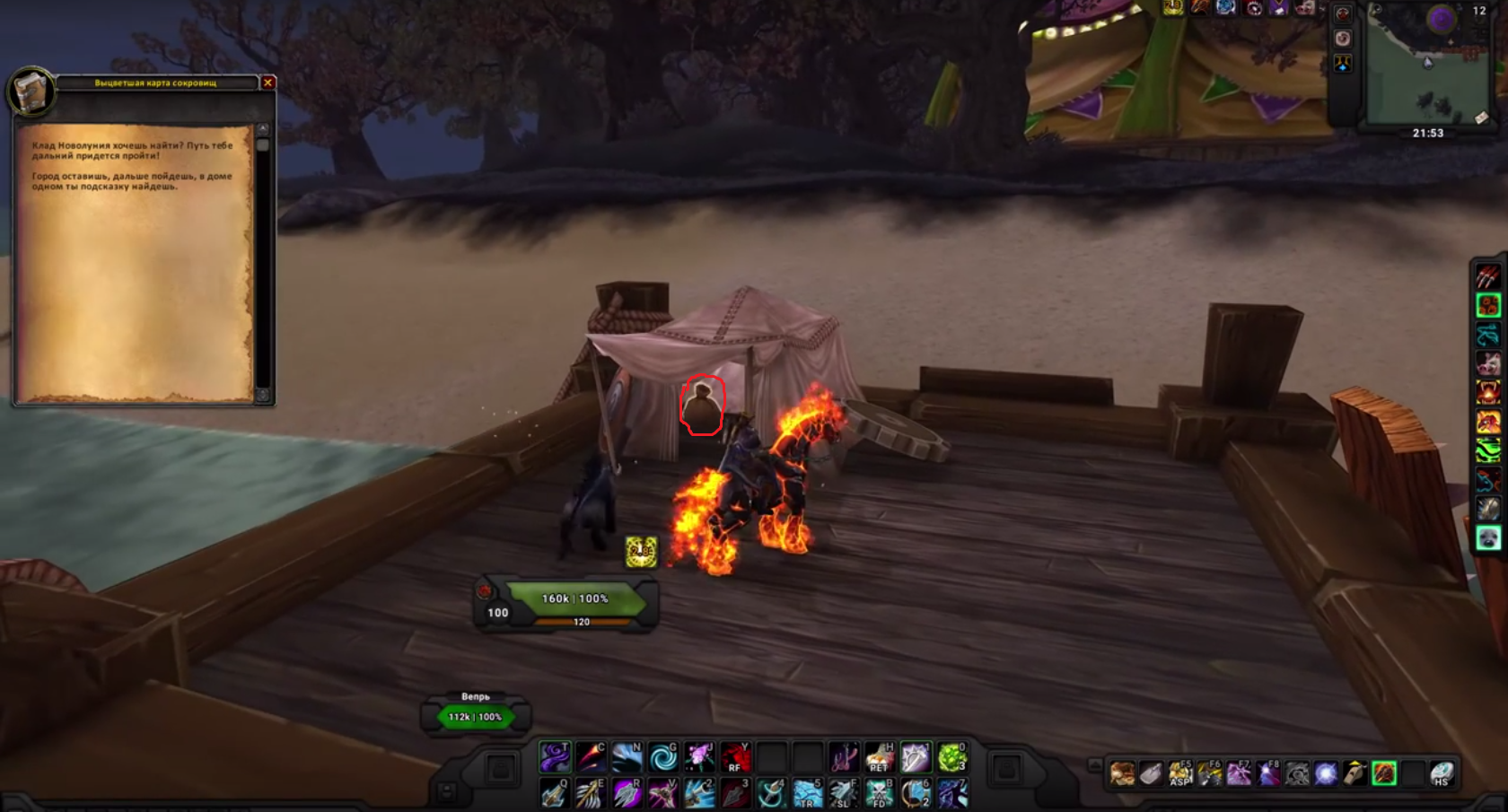Image resolution: width=1508 pixels, height=812 pixels.
Task: Expand the arrow button beside the side bar
Action: (1094, 765)
